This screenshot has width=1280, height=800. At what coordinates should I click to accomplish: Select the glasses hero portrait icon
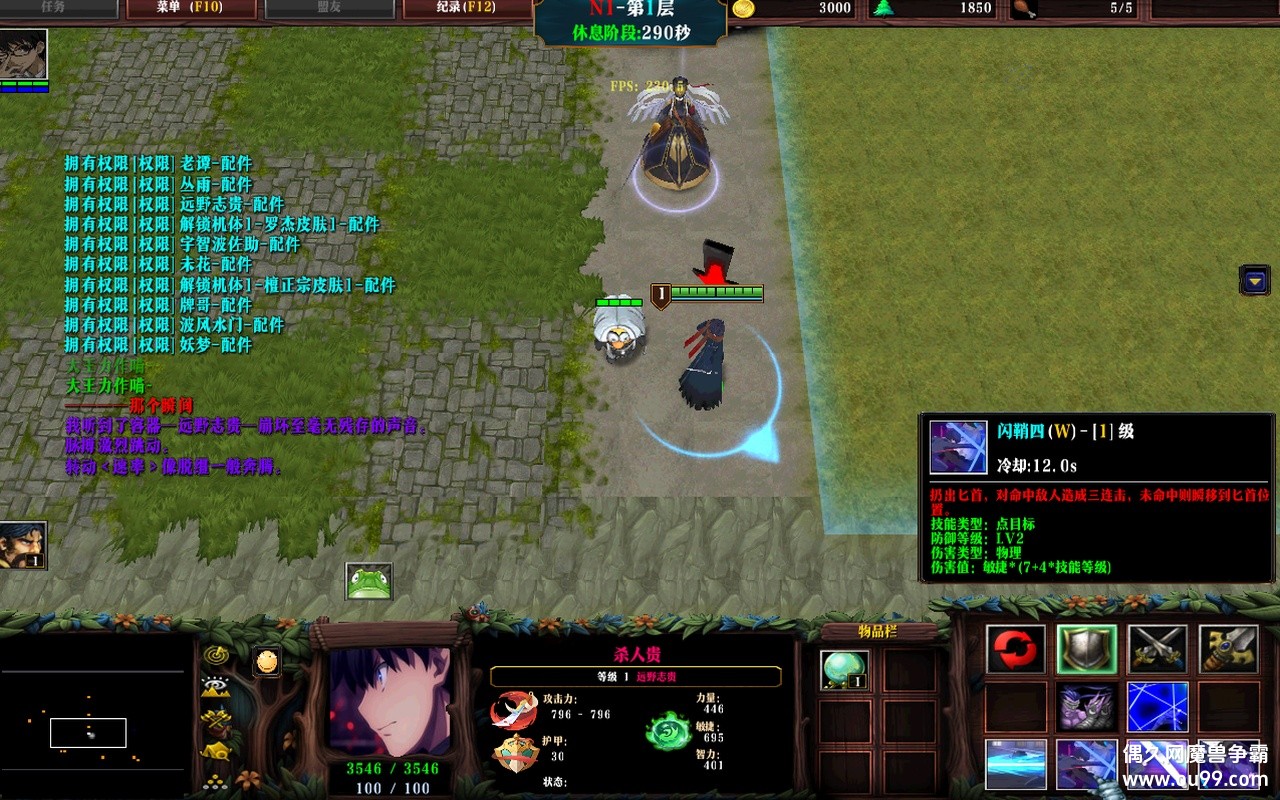(x=23, y=54)
